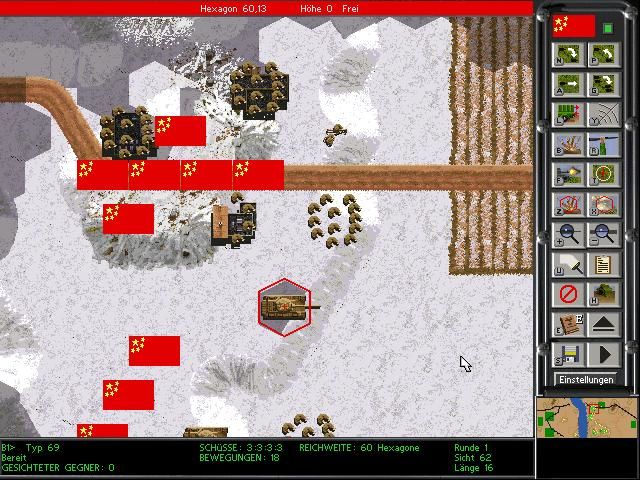
Task: Select the dug-in tank button marked H
Action: [602, 295]
